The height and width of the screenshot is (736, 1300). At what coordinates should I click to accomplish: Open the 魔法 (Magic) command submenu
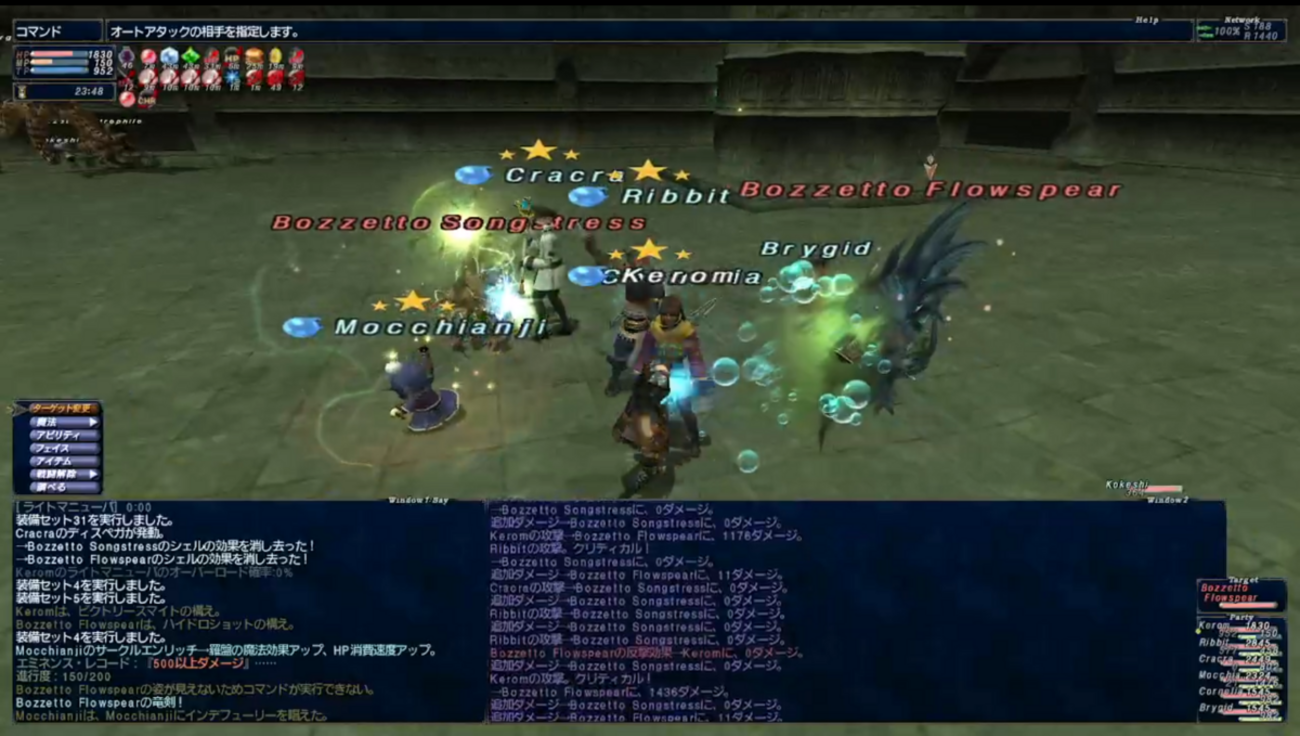pyautogui.click(x=58, y=422)
